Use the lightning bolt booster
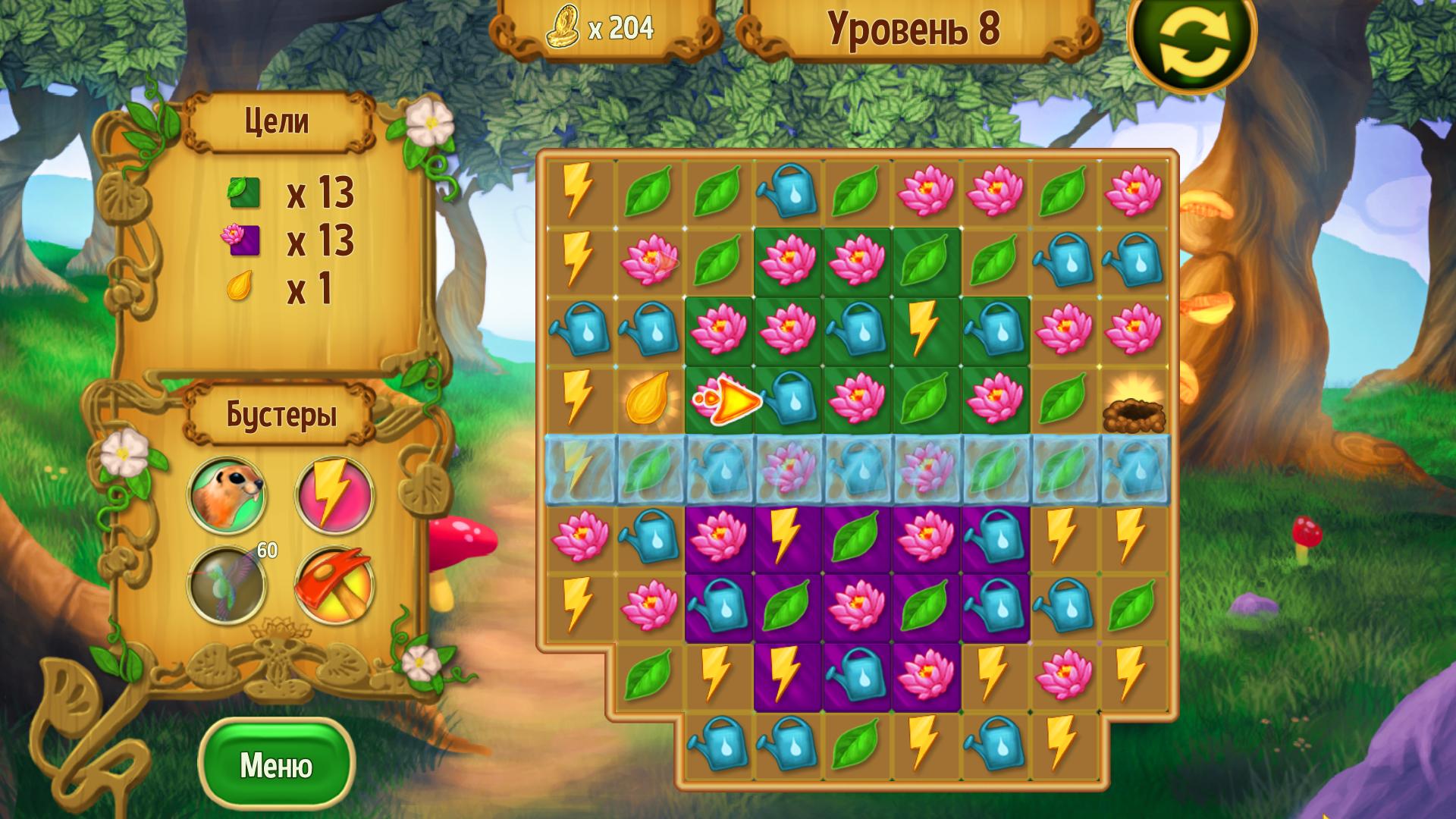This screenshot has width=1456, height=819. pyautogui.click(x=334, y=495)
